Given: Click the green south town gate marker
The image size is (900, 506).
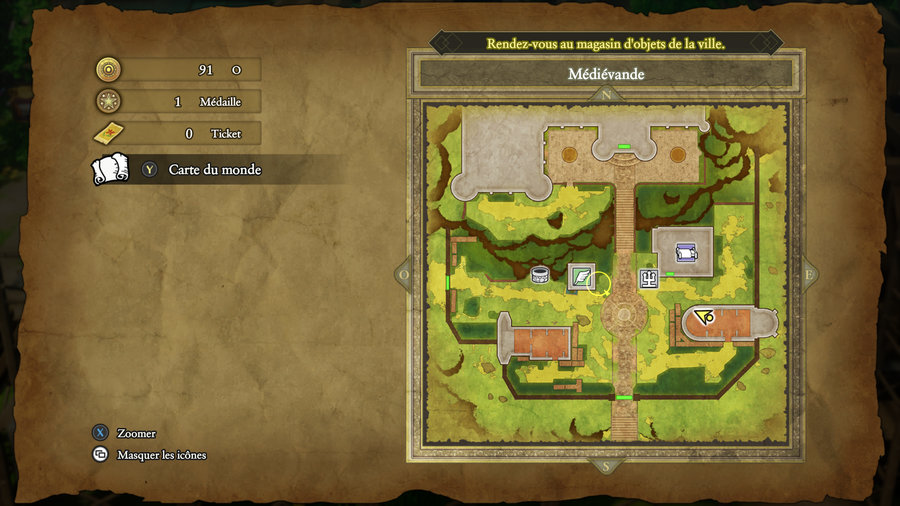Looking at the screenshot, I should [624, 398].
